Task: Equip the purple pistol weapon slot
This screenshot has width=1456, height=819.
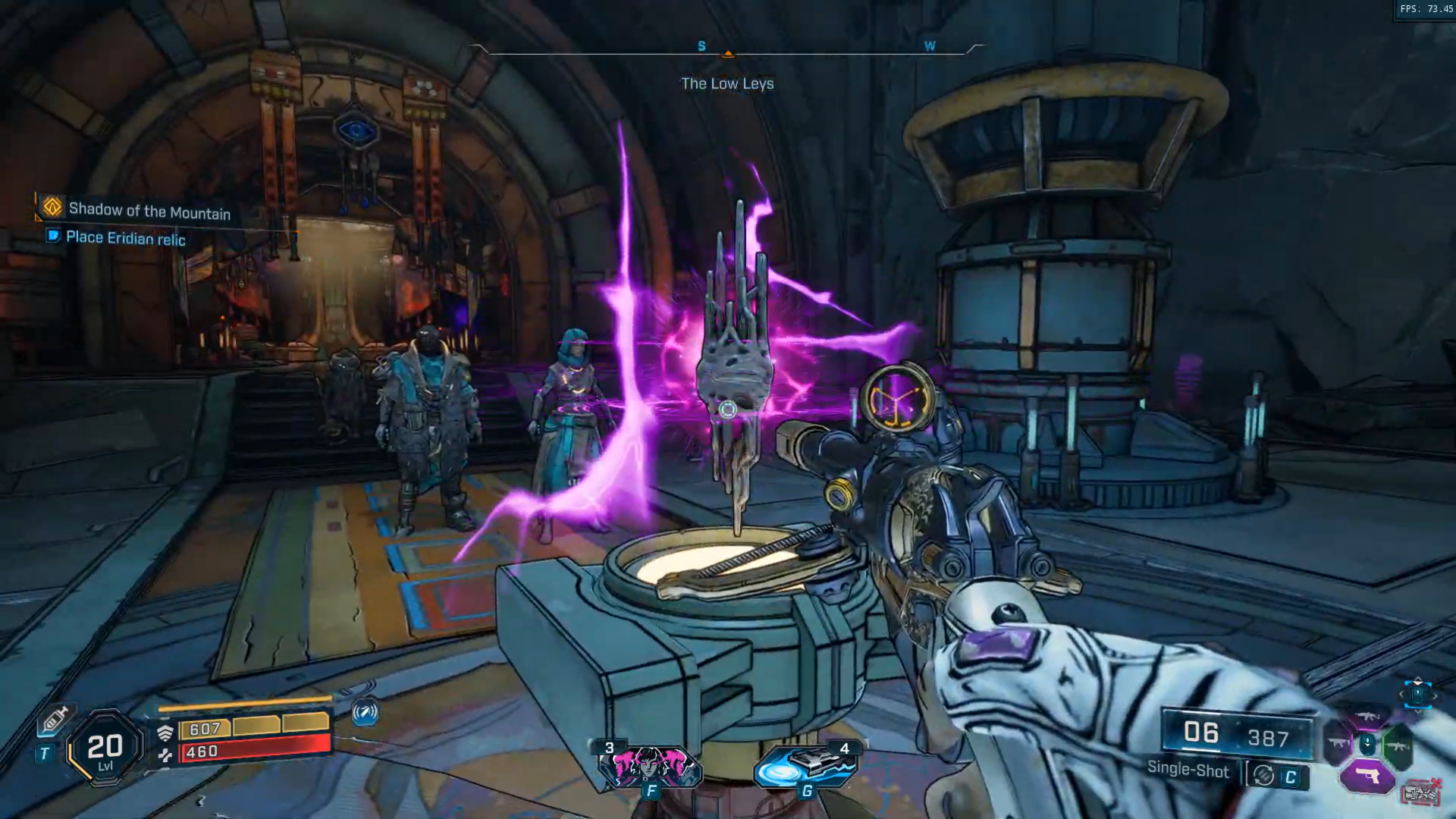Action: 1367,777
